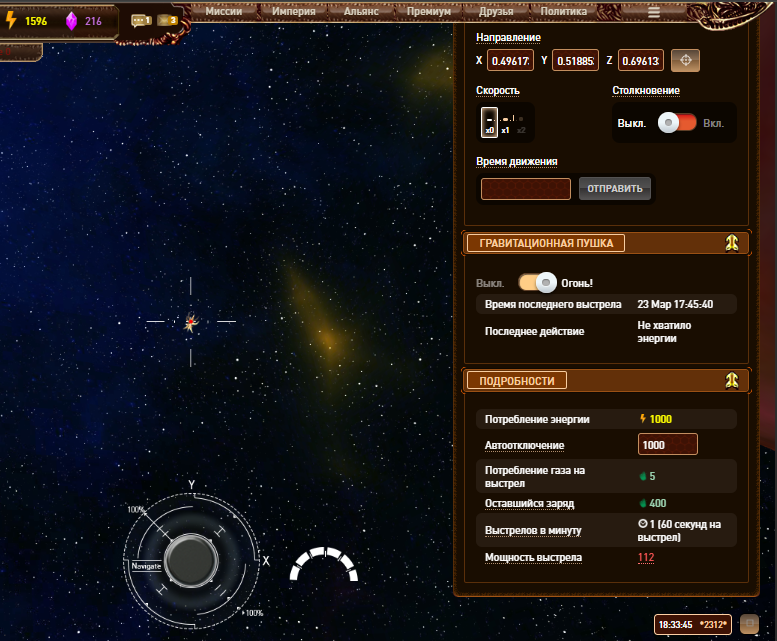Open chat messages speech bubble icon

140,20
